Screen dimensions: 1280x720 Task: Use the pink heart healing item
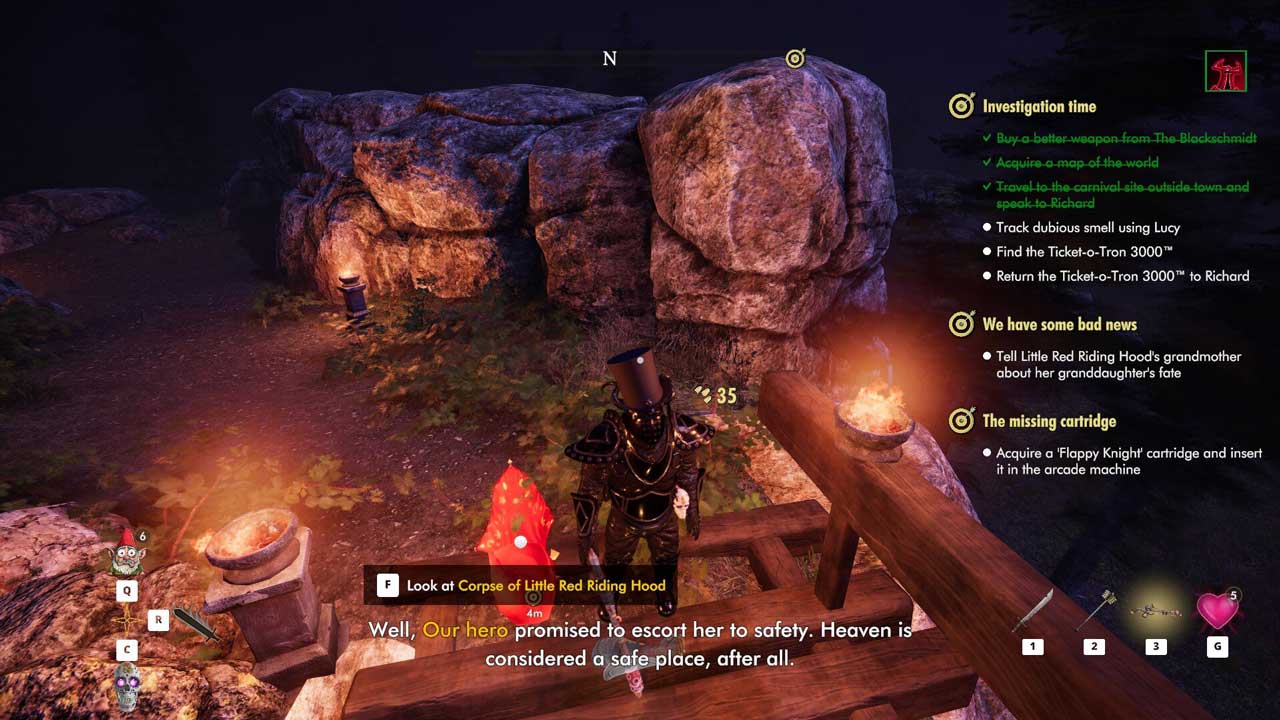point(1216,610)
